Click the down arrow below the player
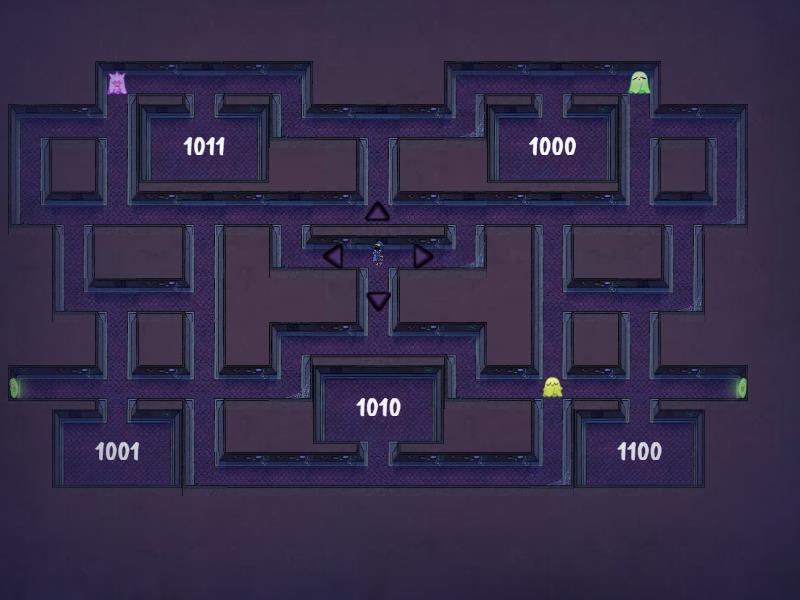The width and height of the screenshot is (800, 600). click(378, 300)
